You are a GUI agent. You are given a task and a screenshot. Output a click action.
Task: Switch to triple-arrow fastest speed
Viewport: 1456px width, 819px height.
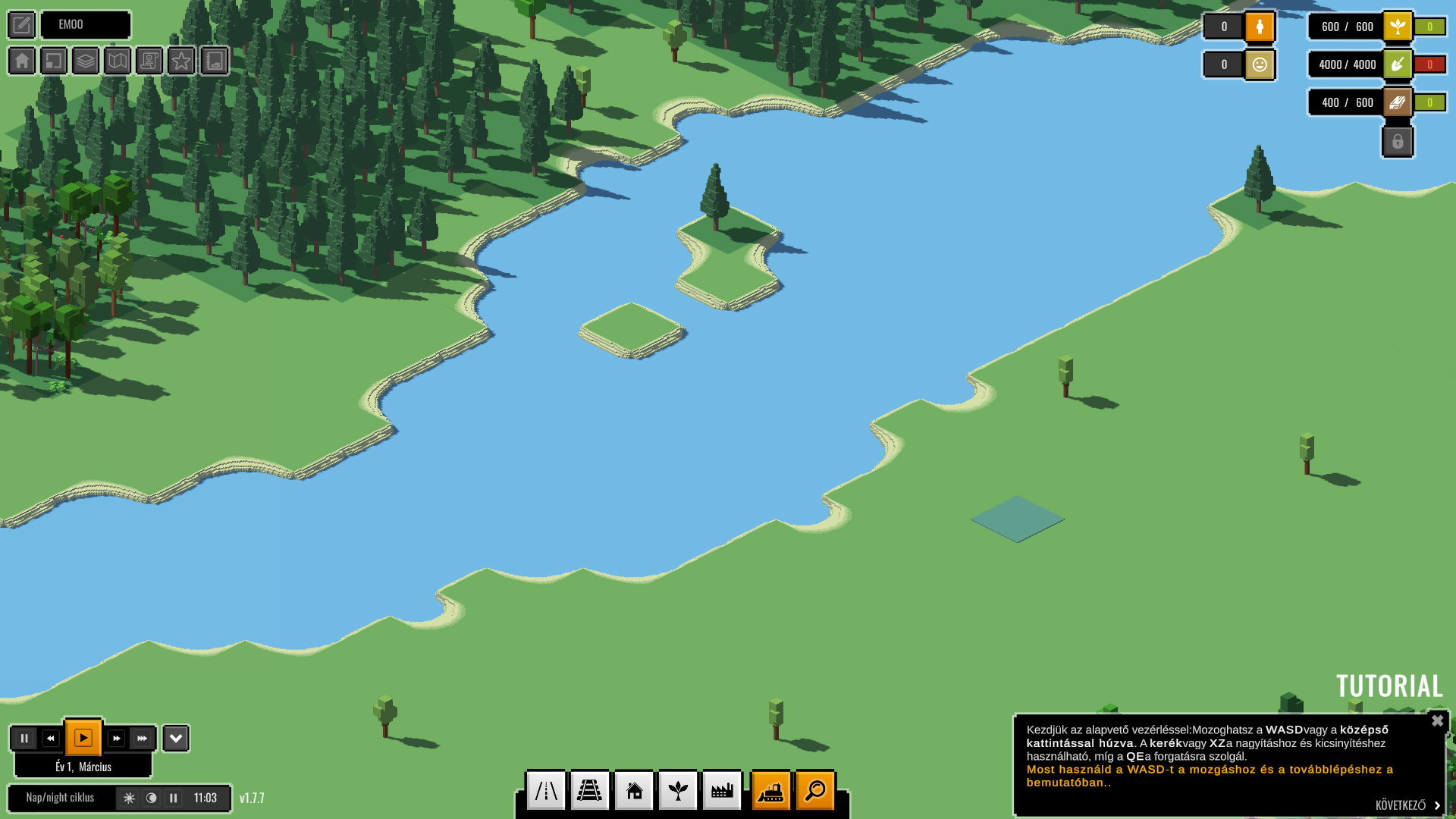pyautogui.click(x=143, y=738)
